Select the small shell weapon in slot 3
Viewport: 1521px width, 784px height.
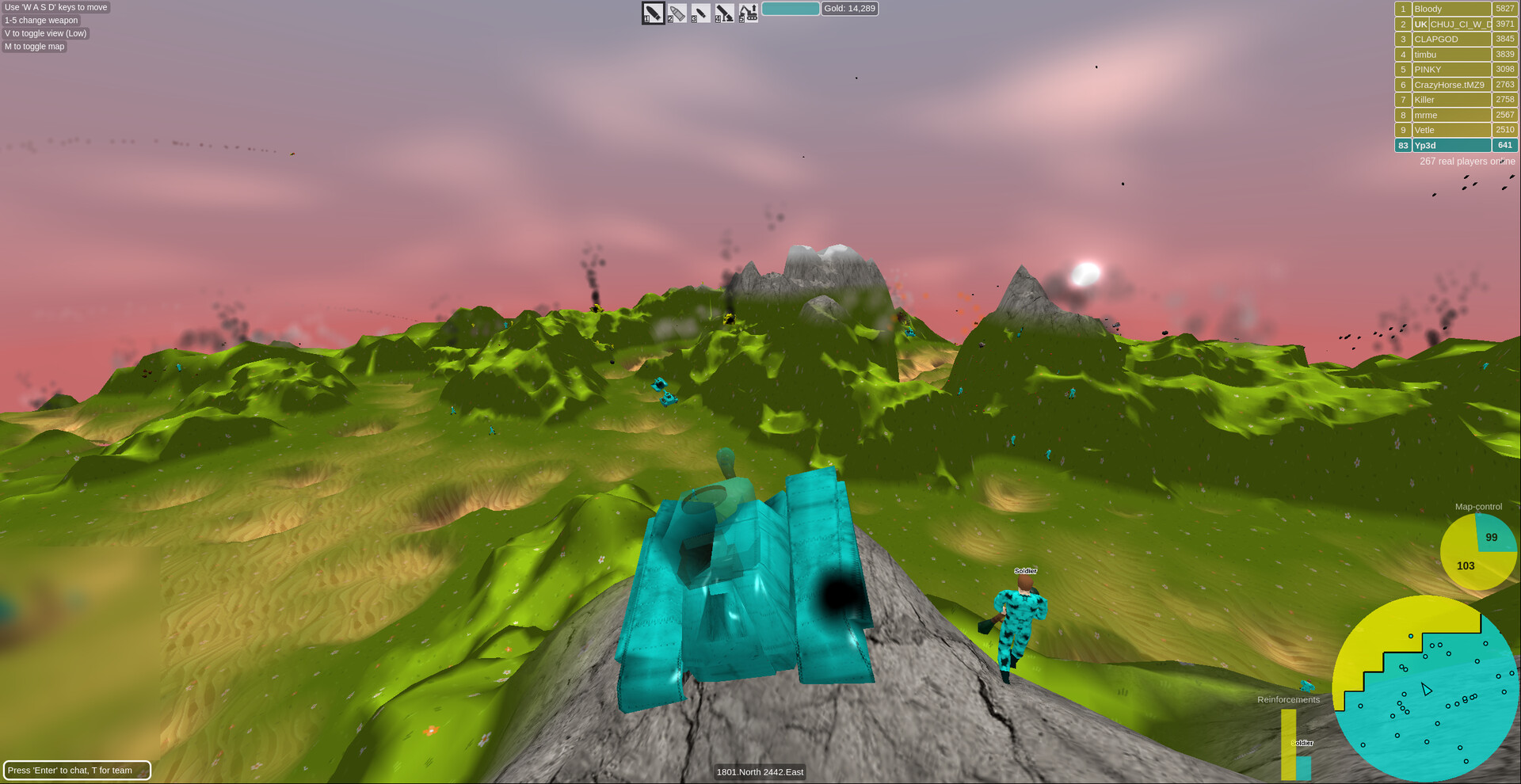(700, 13)
